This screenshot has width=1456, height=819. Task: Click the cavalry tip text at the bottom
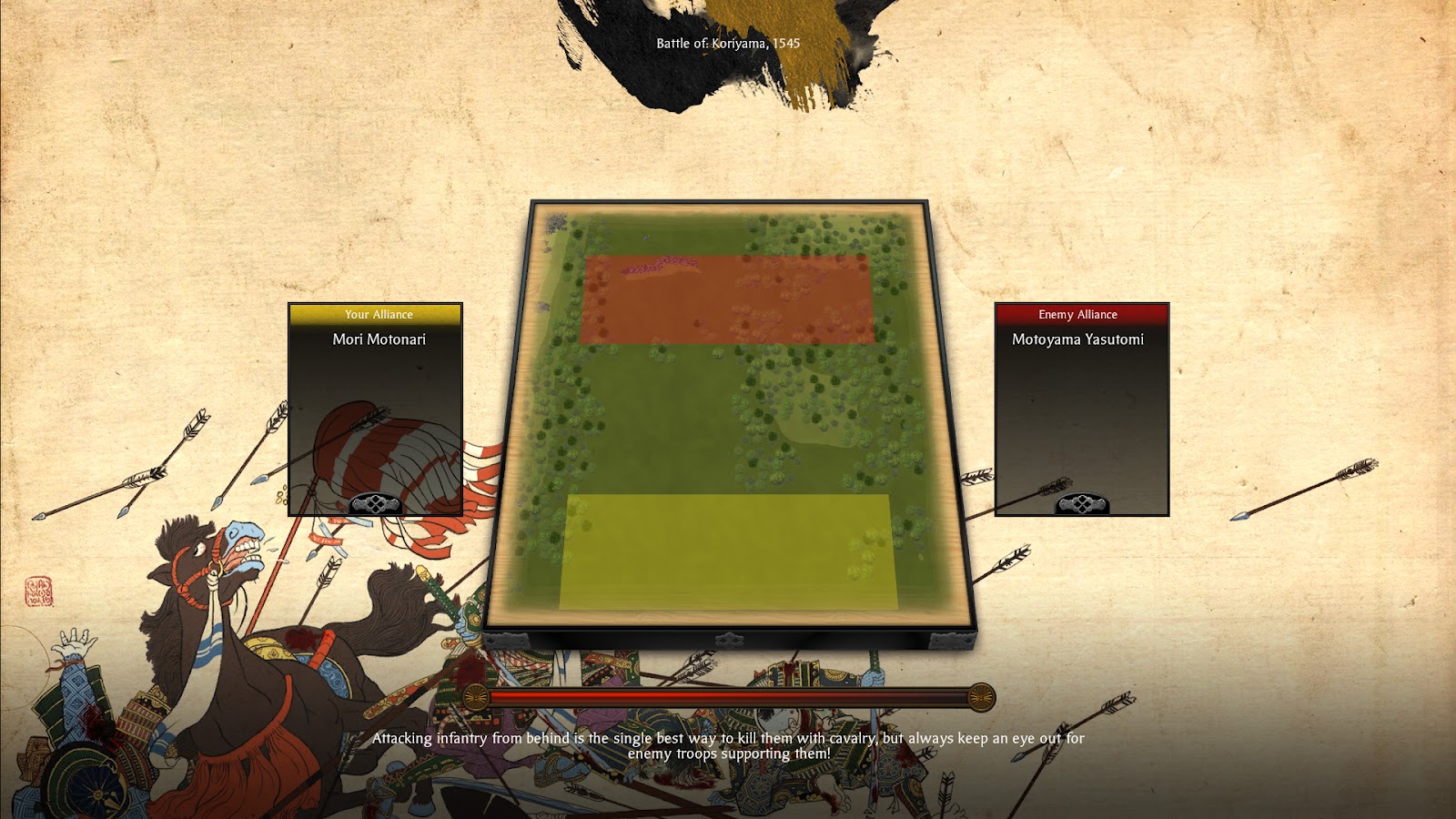[728, 746]
